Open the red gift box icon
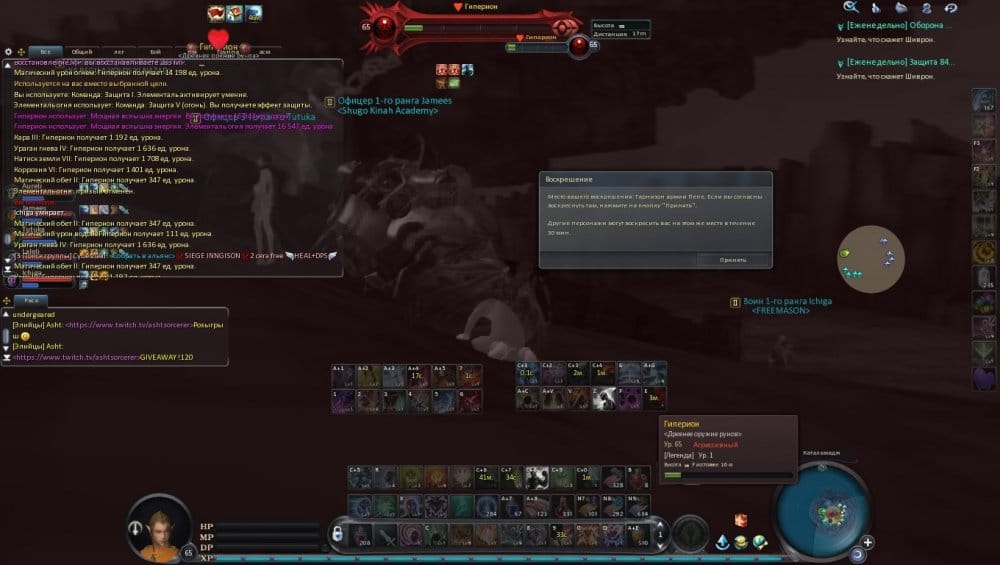Viewport: 1000px width, 565px height. (741, 521)
